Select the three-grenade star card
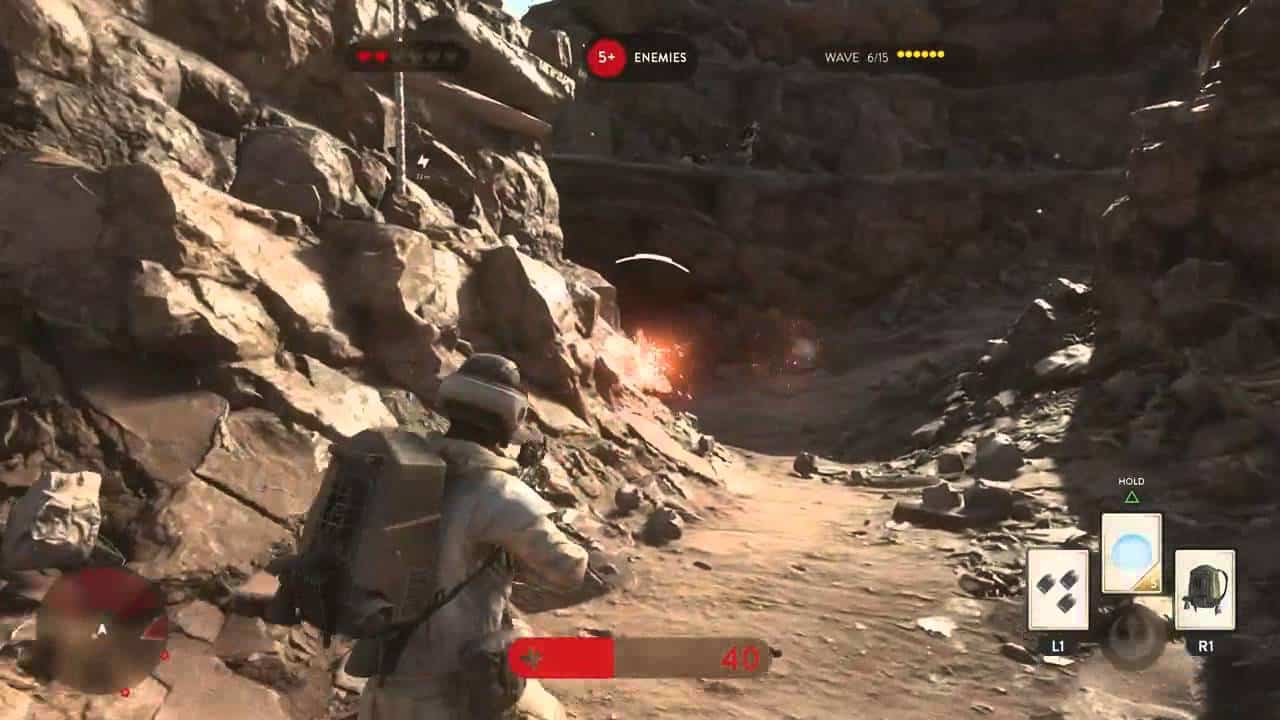 pyautogui.click(x=1058, y=590)
